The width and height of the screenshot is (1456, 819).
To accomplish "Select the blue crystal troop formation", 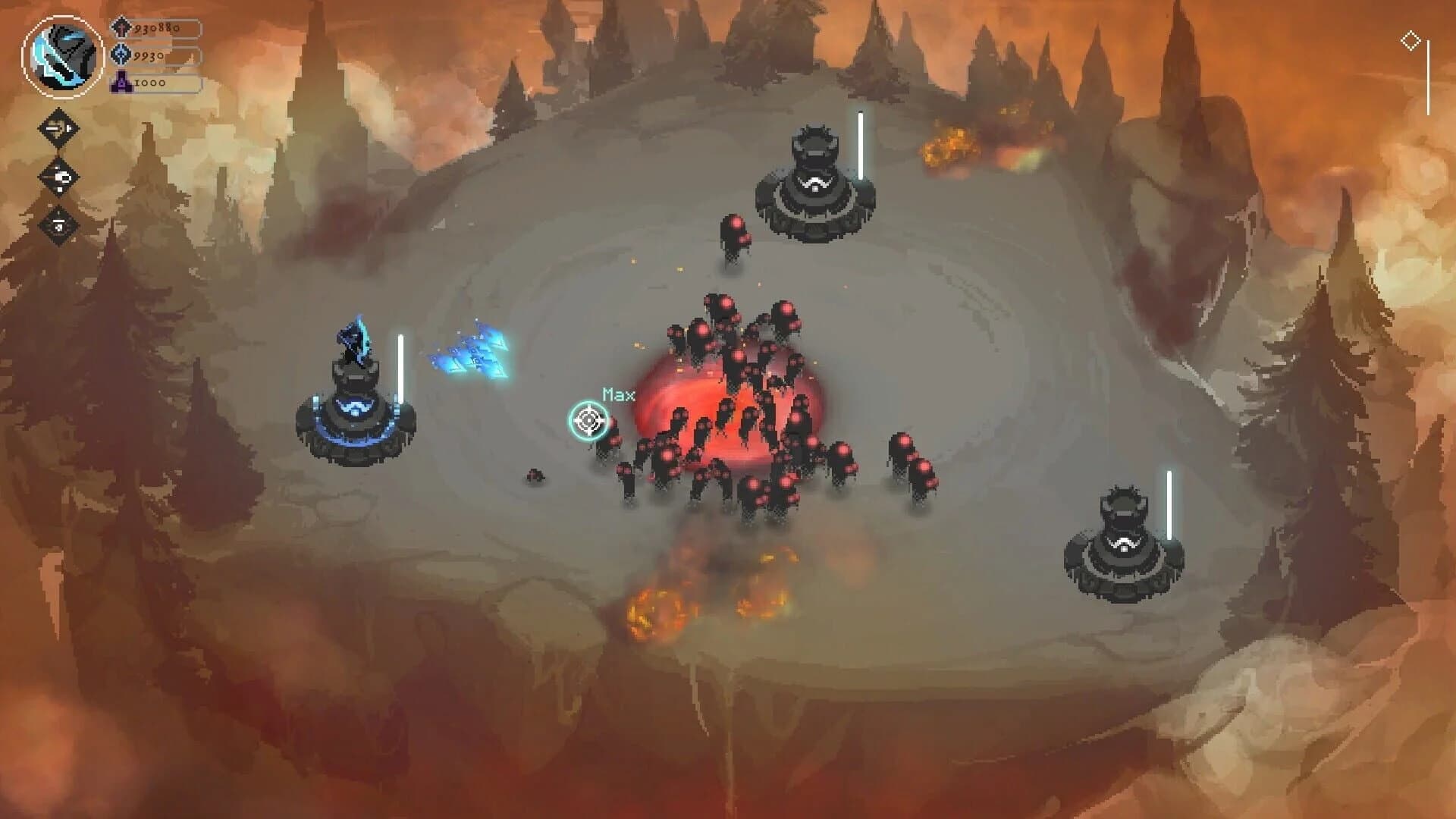I will [470, 353].
